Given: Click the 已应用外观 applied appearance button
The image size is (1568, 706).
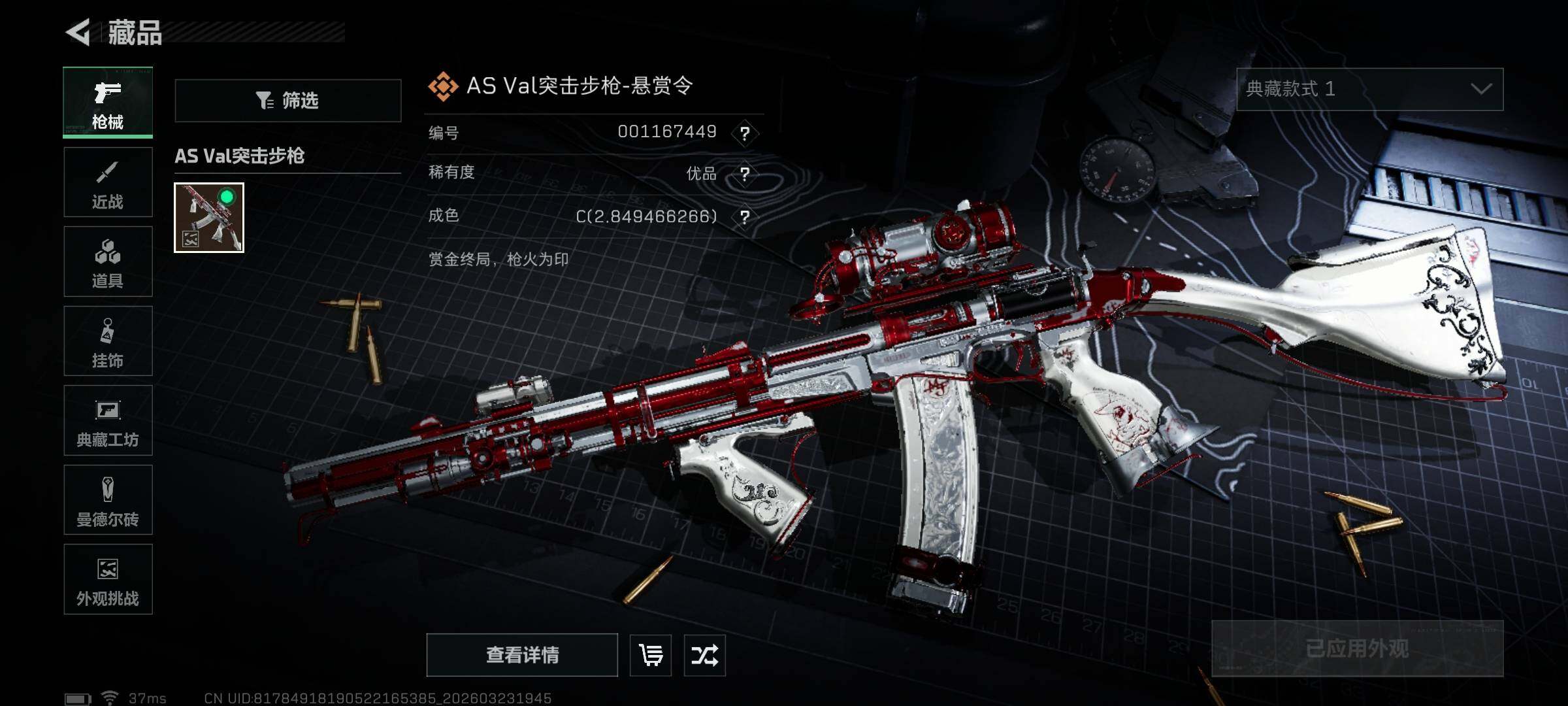Looking at the screenshot, I should coord(1357,648).
